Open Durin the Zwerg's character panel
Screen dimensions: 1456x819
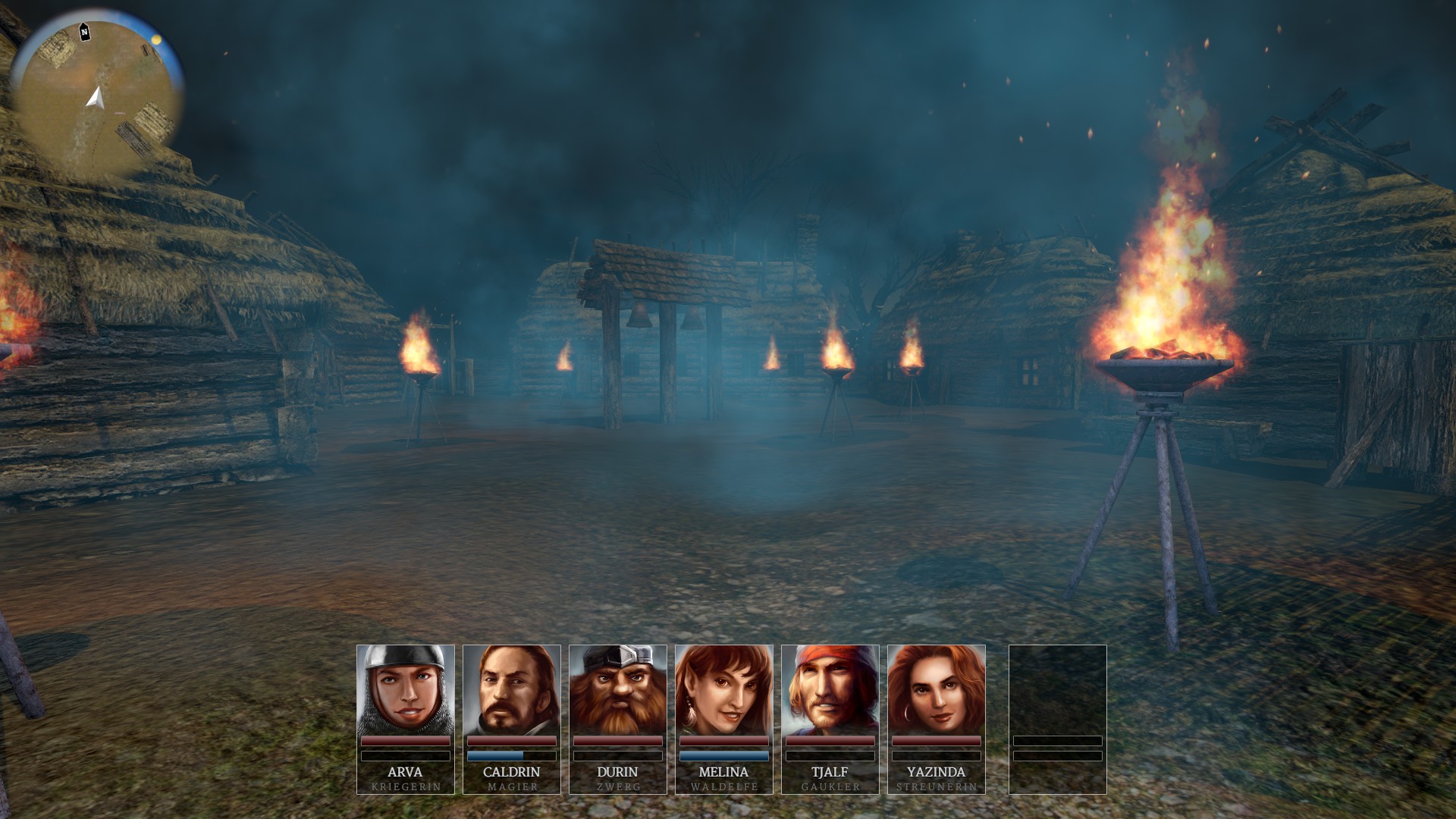(618, 692)
